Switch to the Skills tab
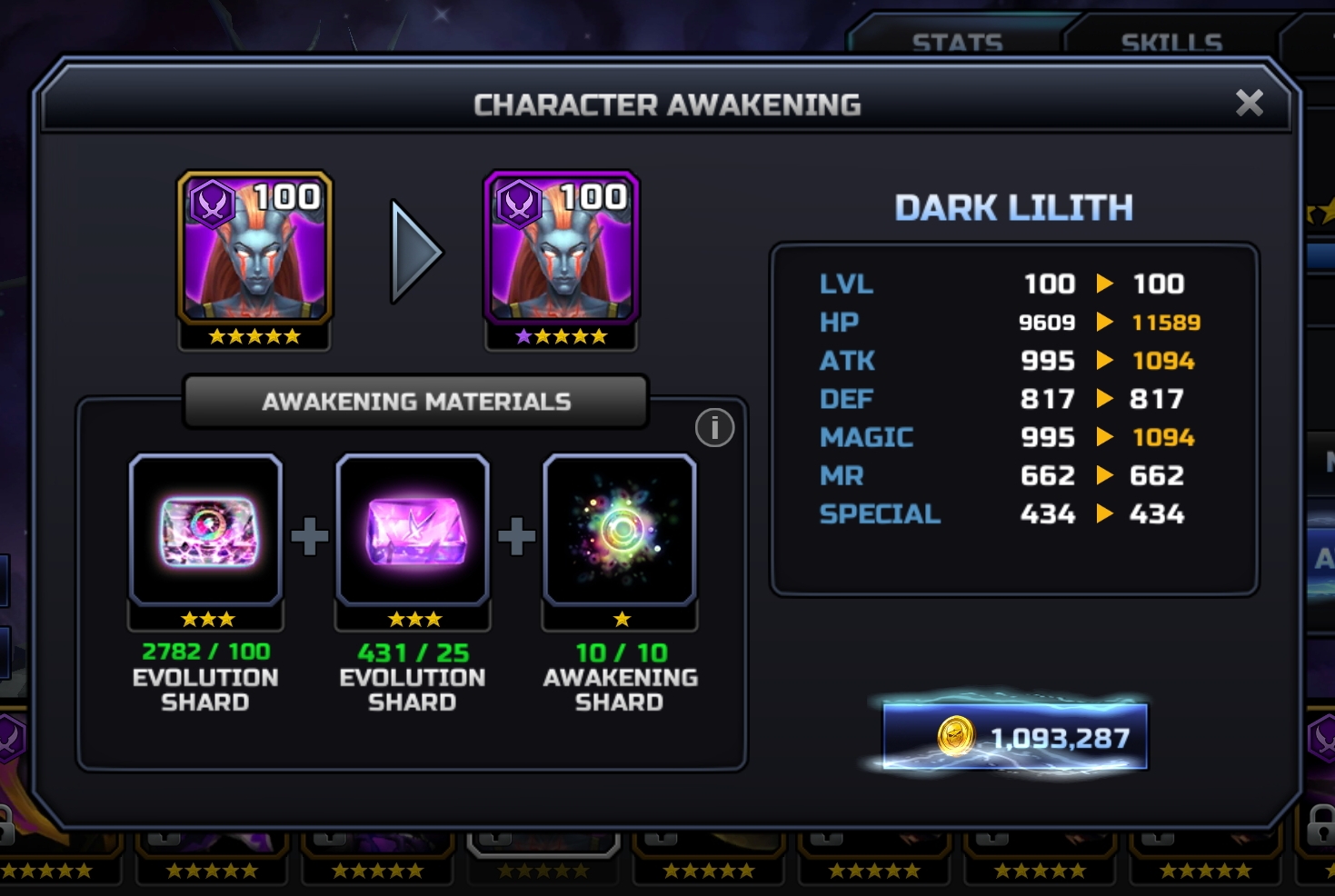Viewport: 1335px width, 896px height. (x=1171, y=41)
